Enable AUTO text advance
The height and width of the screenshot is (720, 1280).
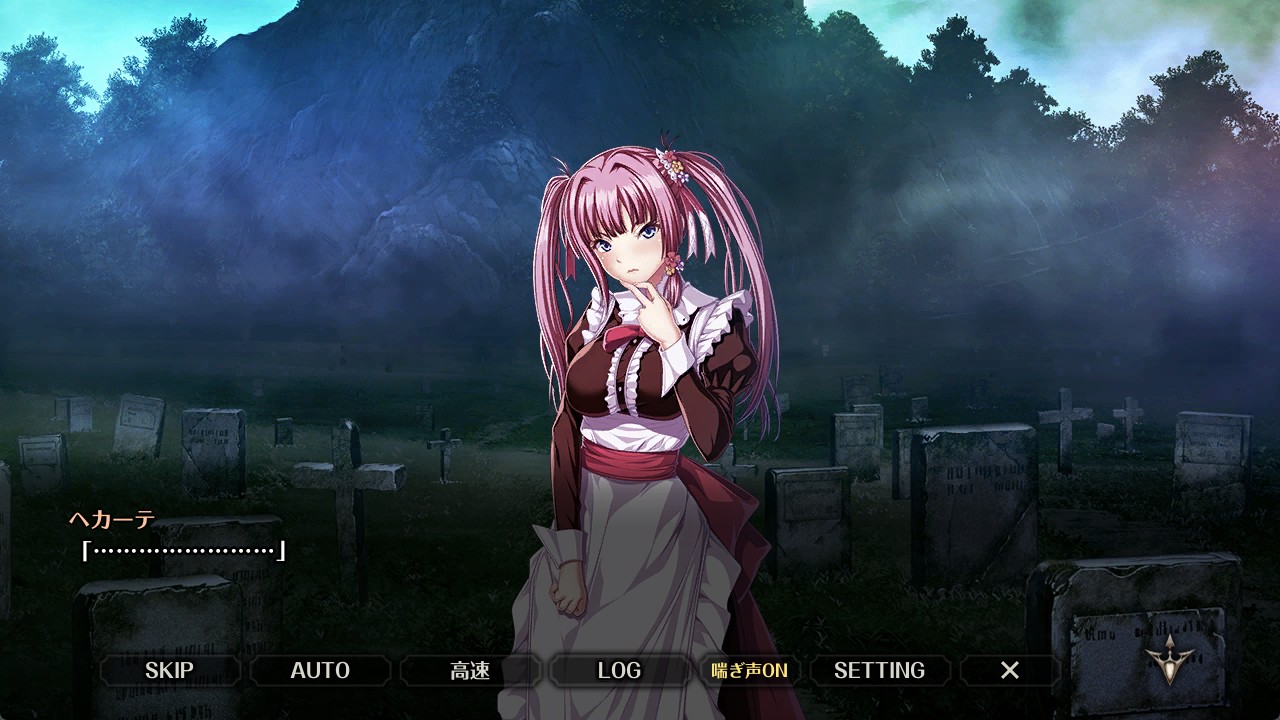point(320,670)
